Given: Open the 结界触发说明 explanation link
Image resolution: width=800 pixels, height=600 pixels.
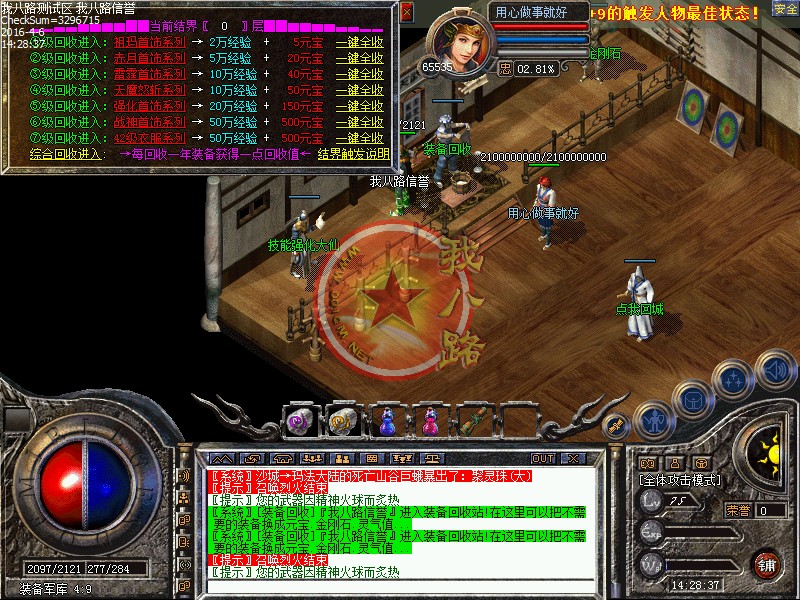Looking at the screenshot, I should [353, 154].
